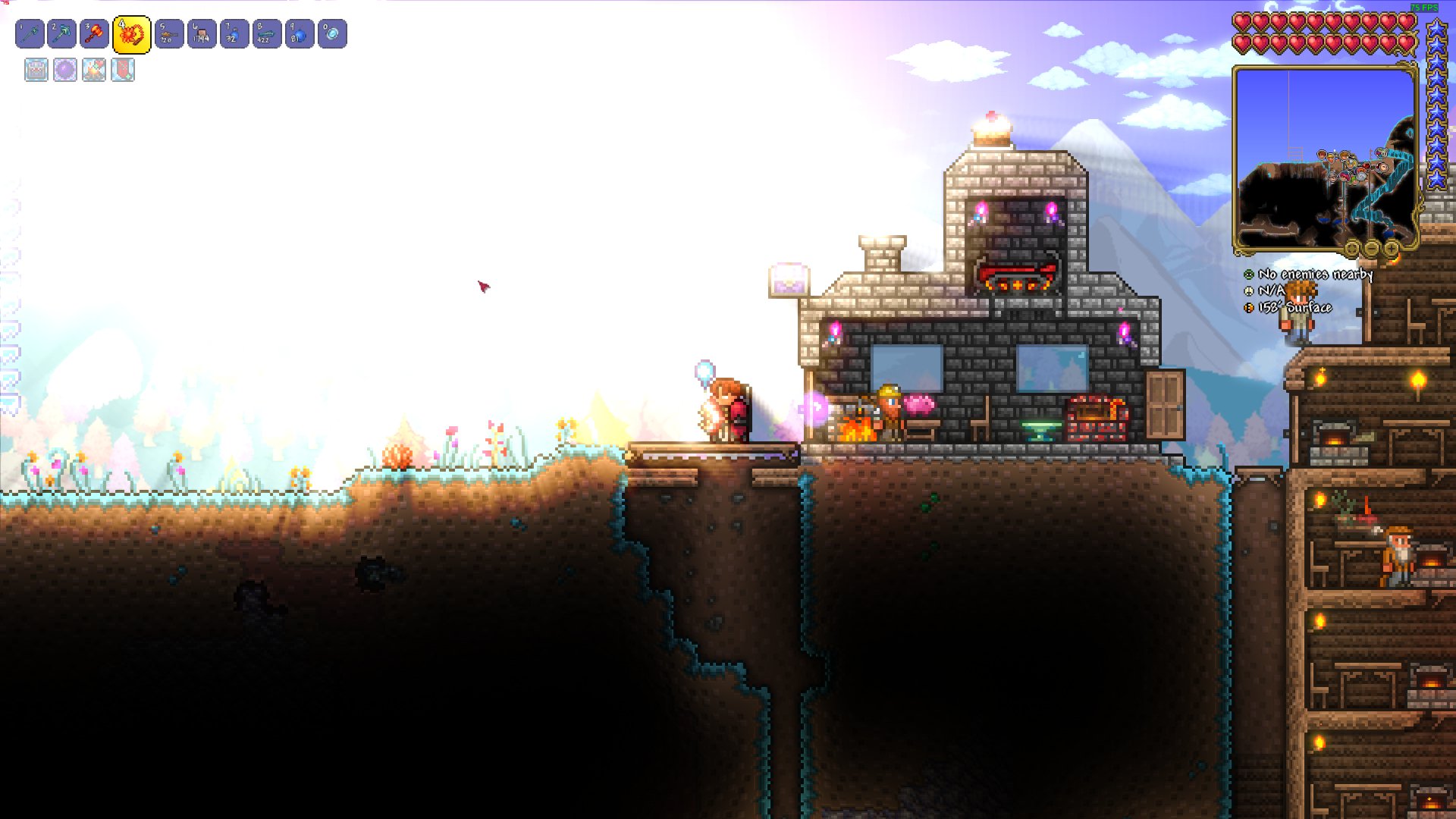Screen dimensions: 1456x819
Task: Click the green 'No enemies nearby' radar icon
Action: (1249, 275)
